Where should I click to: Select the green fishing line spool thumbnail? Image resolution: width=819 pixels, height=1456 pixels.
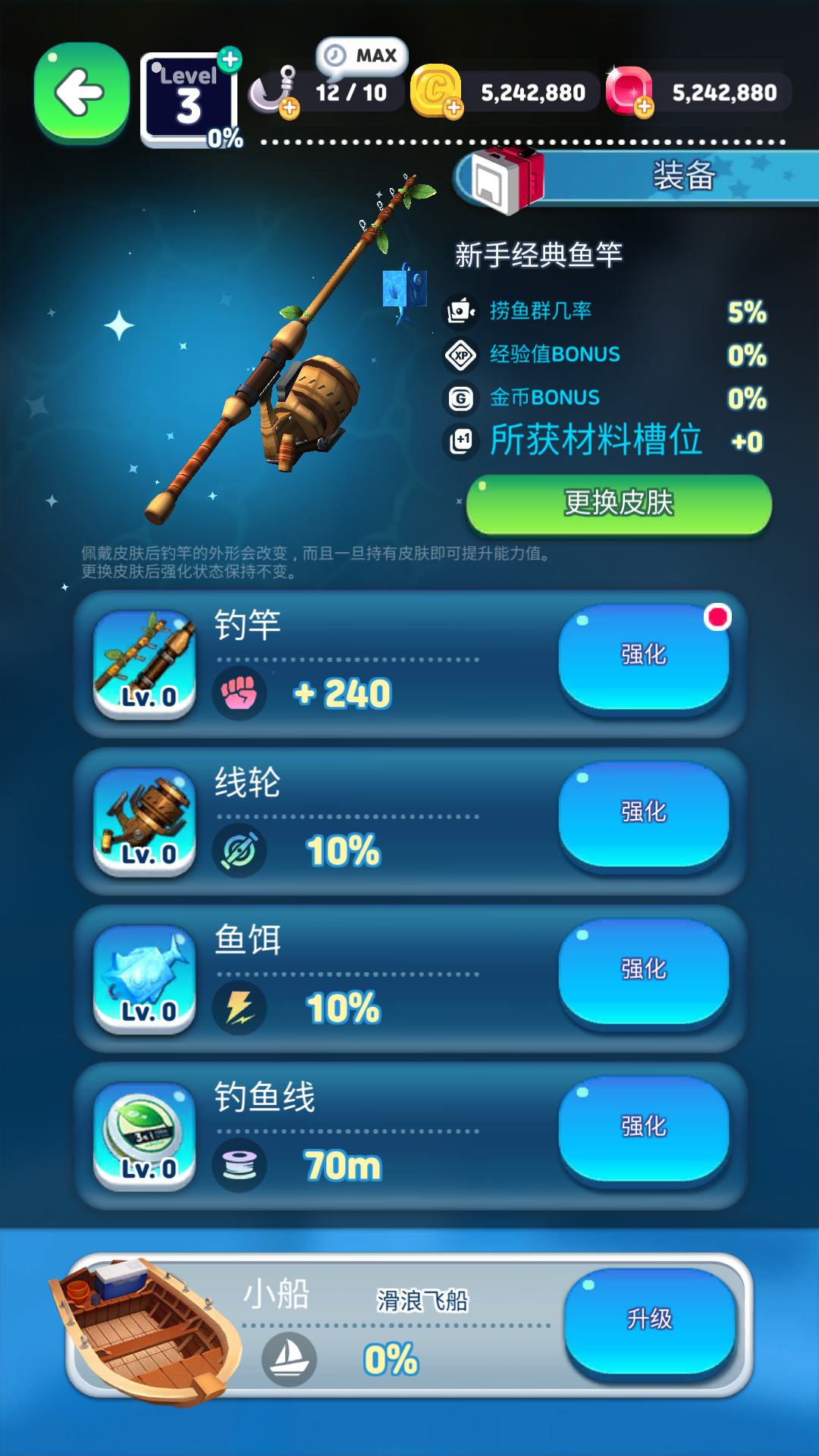144,1135
